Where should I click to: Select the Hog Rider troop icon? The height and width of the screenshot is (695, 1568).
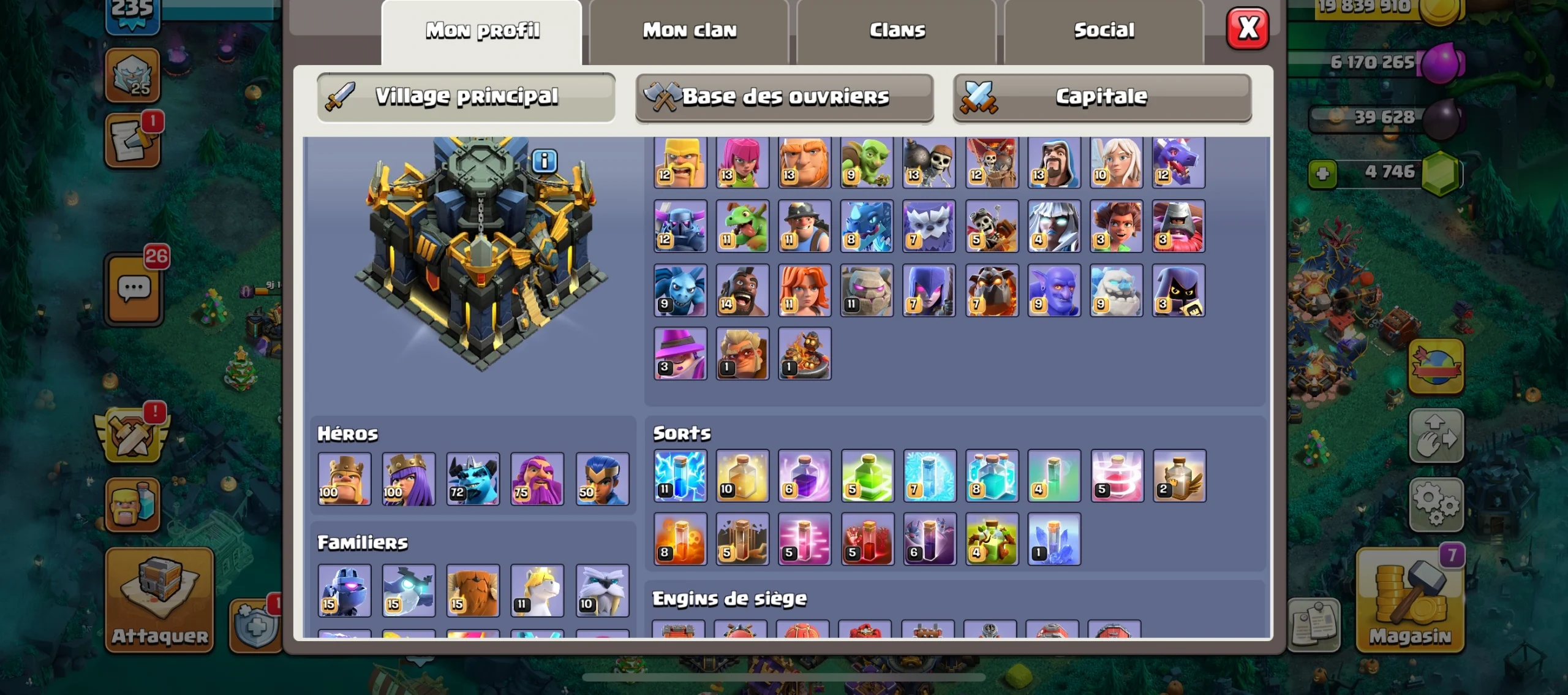pyautogui.click(x=742, y=291)
